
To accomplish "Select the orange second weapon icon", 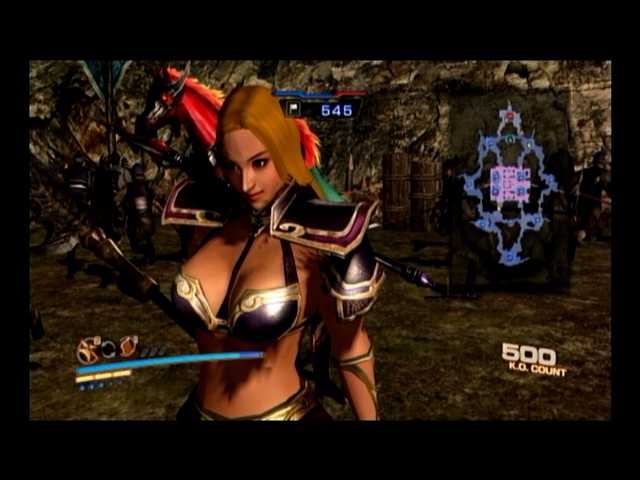I will [127, 347].
